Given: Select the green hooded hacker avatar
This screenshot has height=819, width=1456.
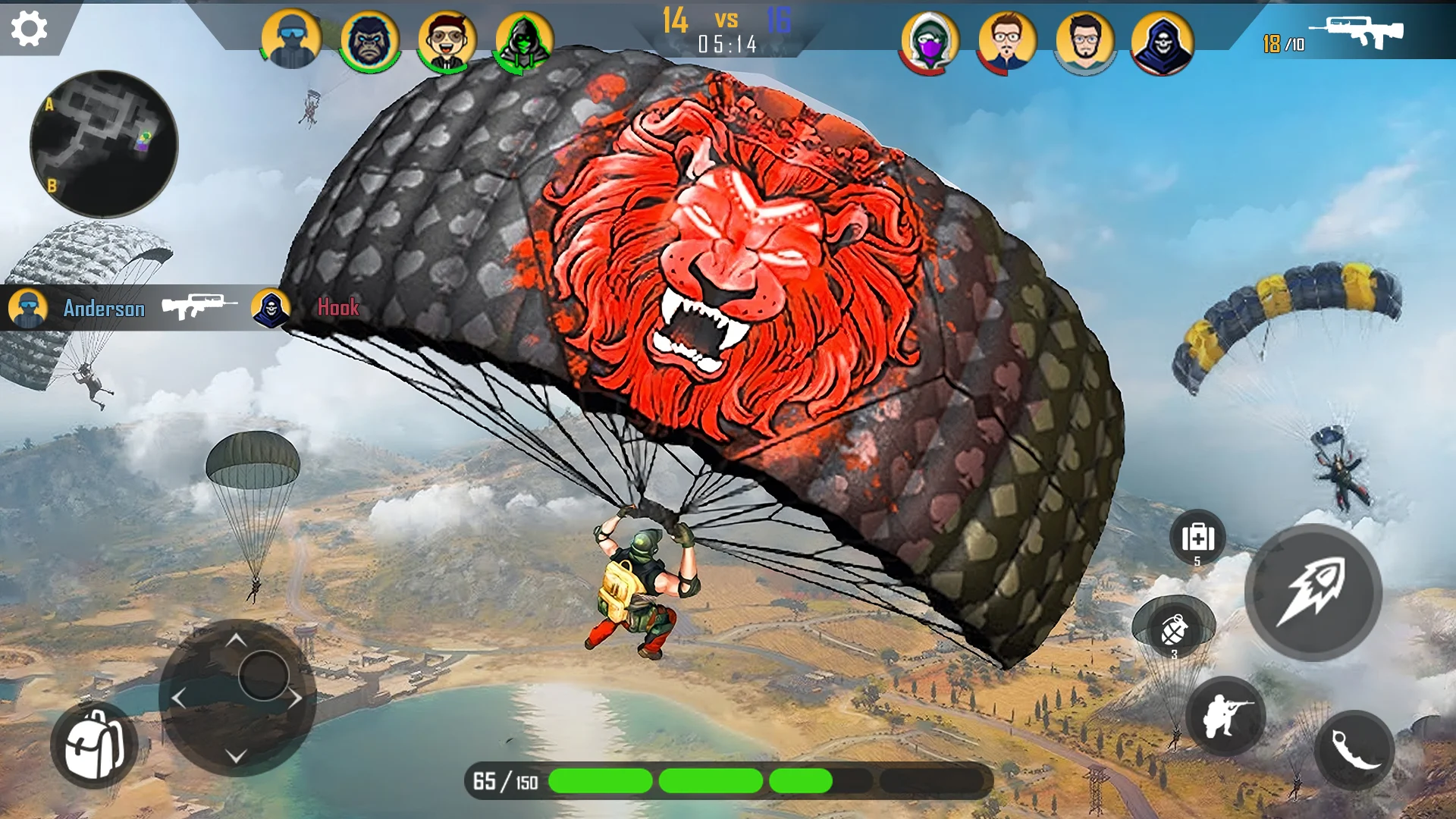Looking at the screenshot, I should pos(524,41).
